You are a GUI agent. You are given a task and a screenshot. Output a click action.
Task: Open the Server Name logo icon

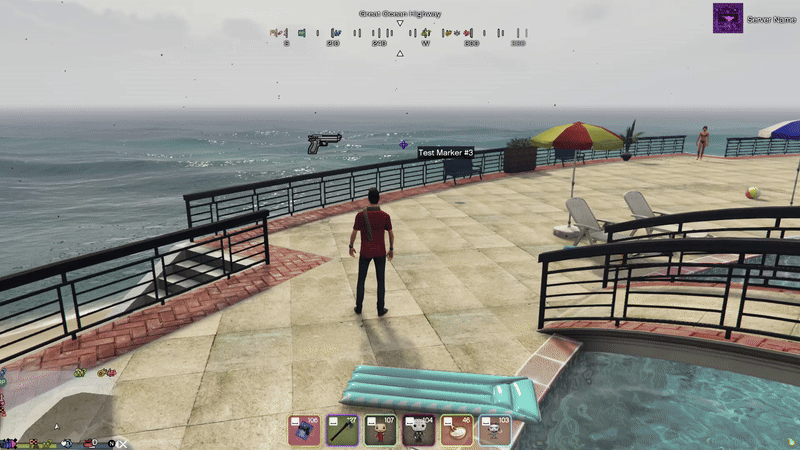[727, 18]
